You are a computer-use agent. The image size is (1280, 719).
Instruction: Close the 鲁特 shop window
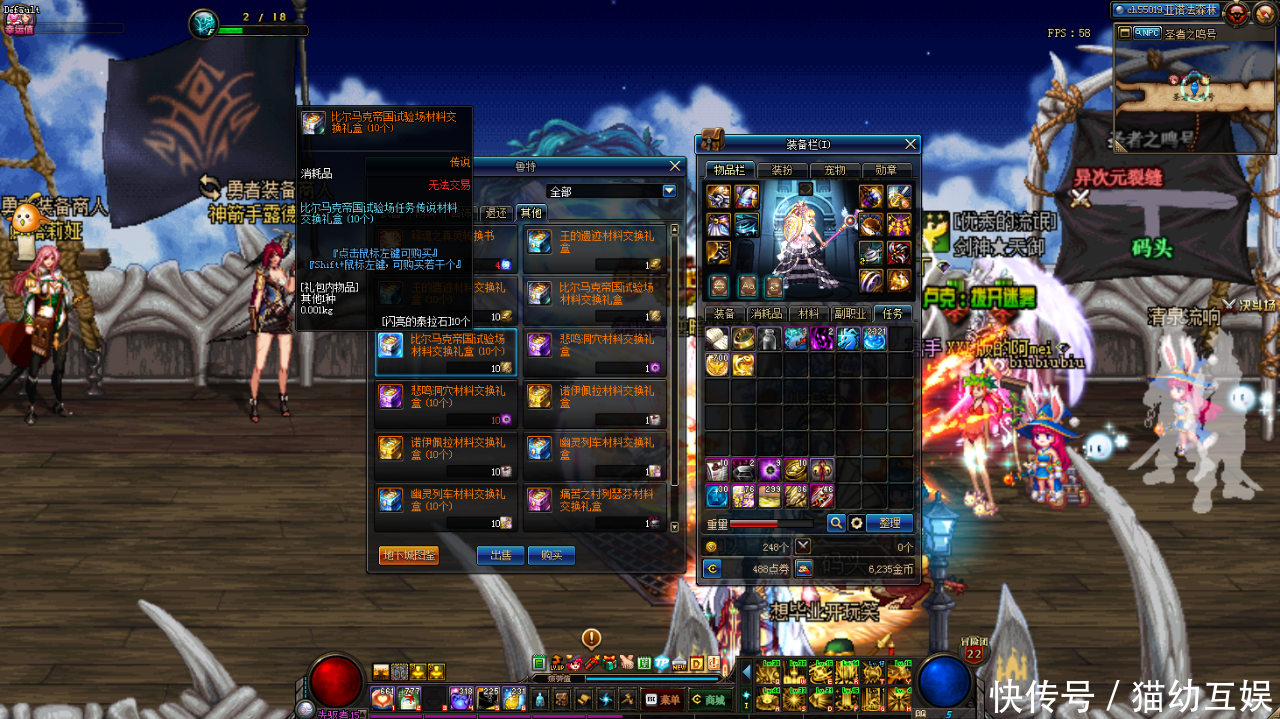click(676, 166)
